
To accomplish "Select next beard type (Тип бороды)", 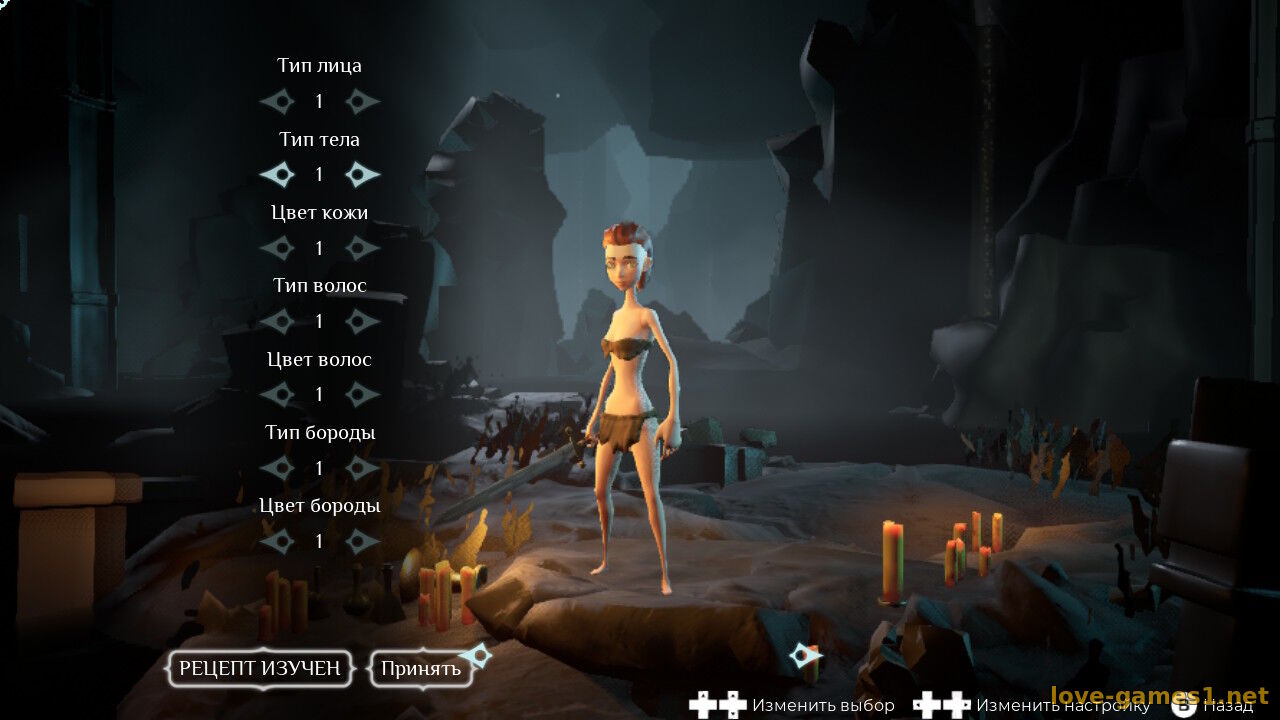I will click(362, 468).
